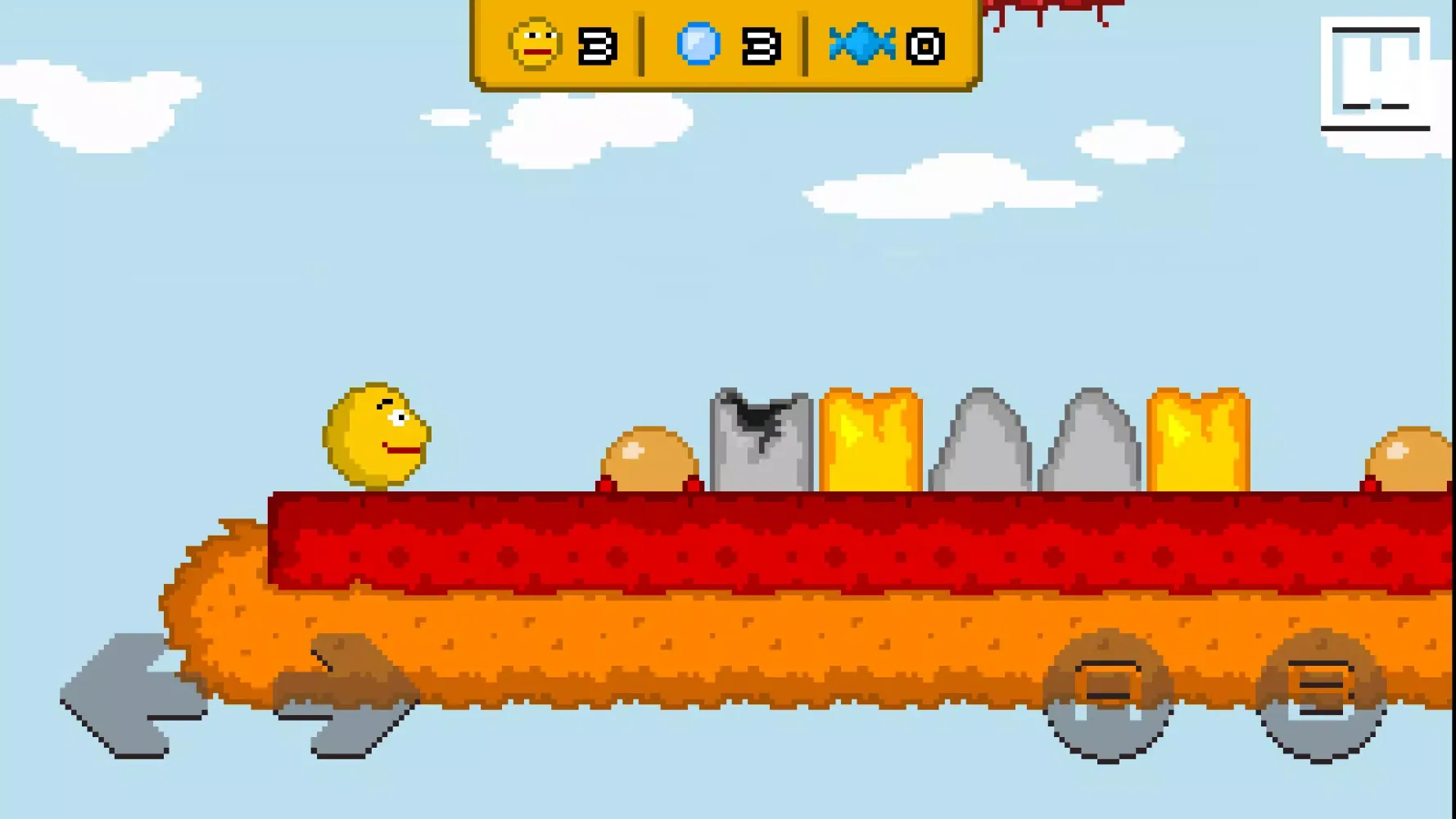The image size is (1456, 819).
Task: Tap the candy count of zero
Action: (924, 48)
